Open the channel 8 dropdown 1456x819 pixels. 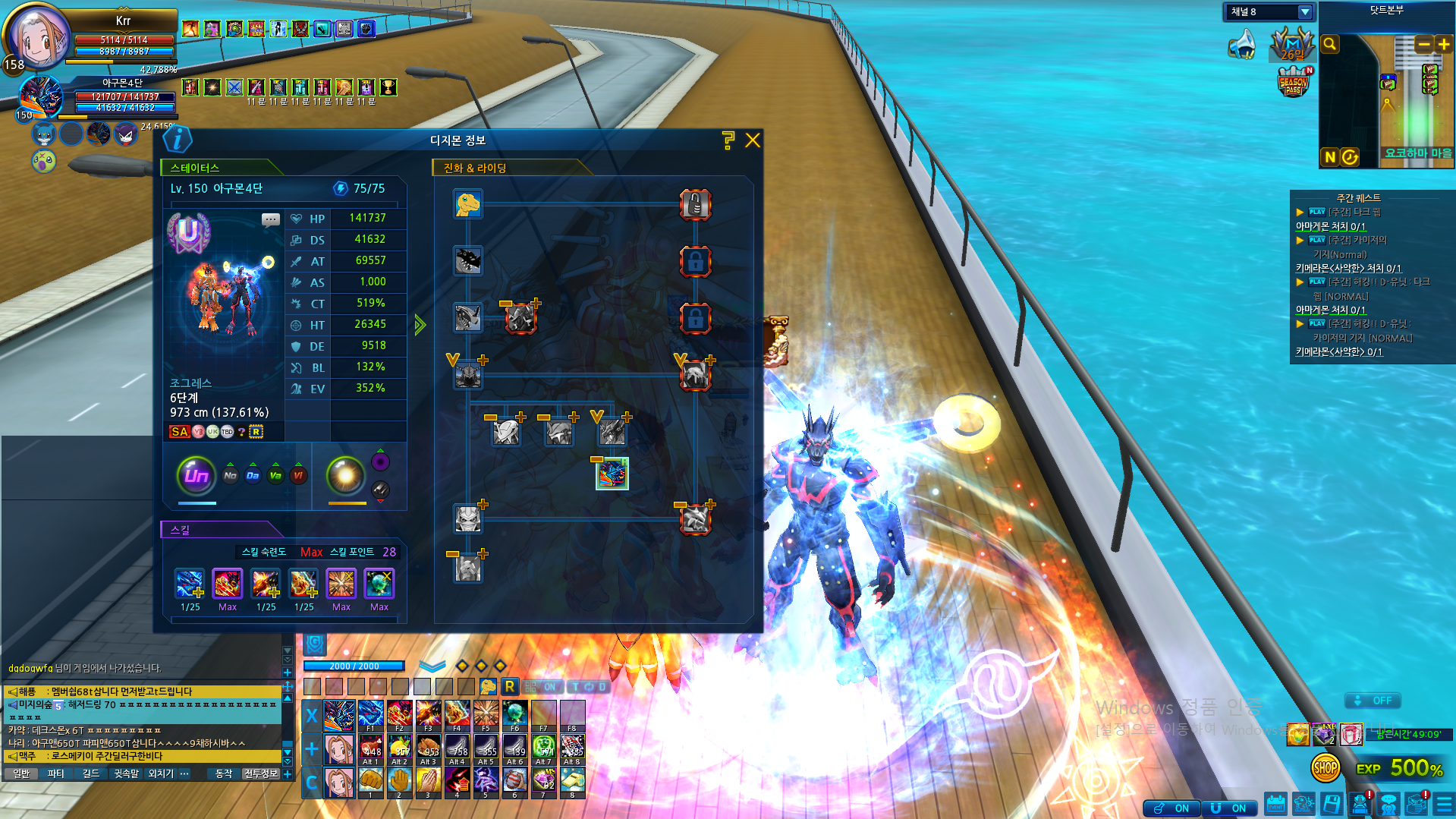pyautogui.click(x=1304, y=12)
